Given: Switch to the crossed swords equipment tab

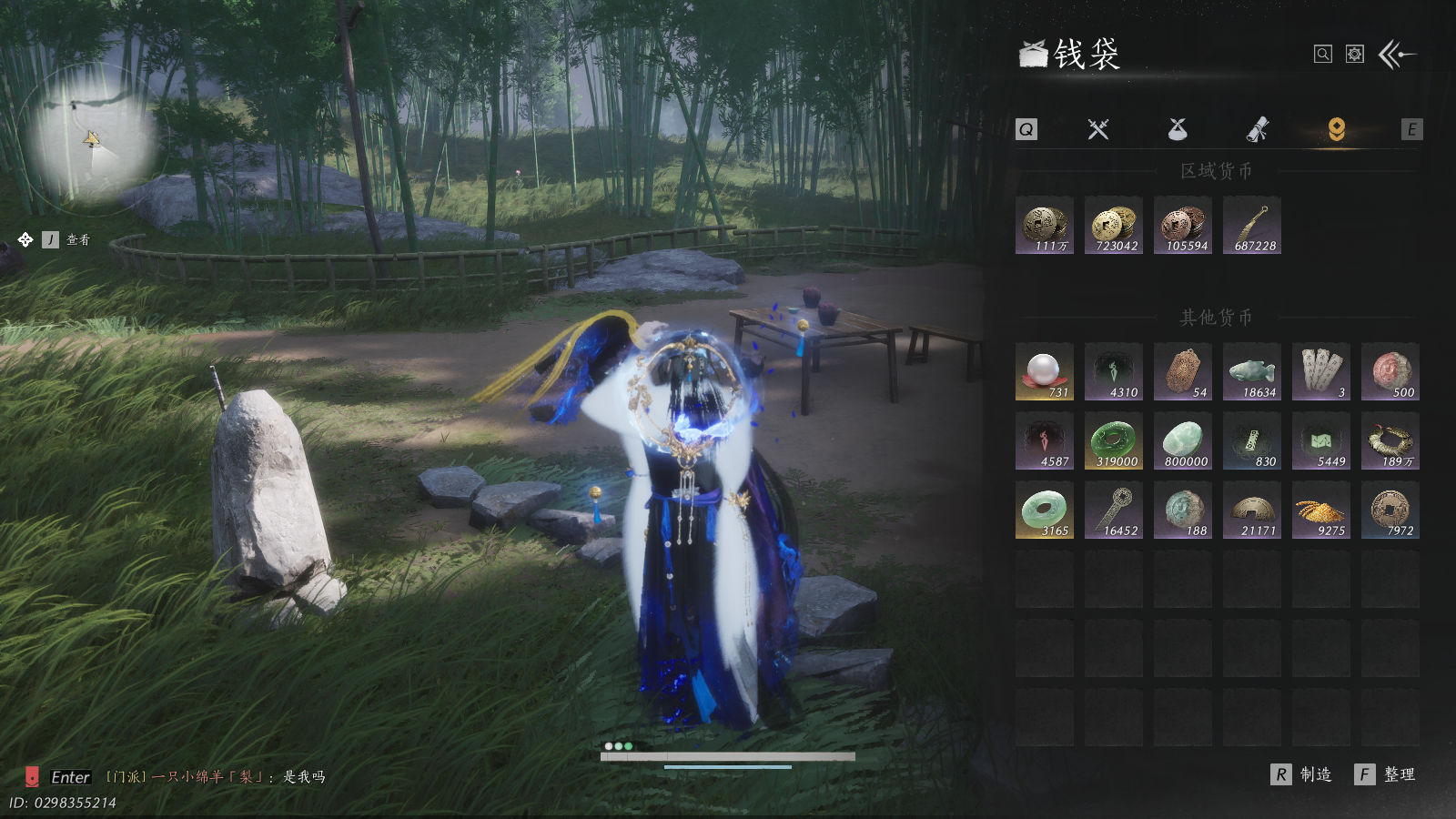Looking at the screenshot, I should point(1098,129).
